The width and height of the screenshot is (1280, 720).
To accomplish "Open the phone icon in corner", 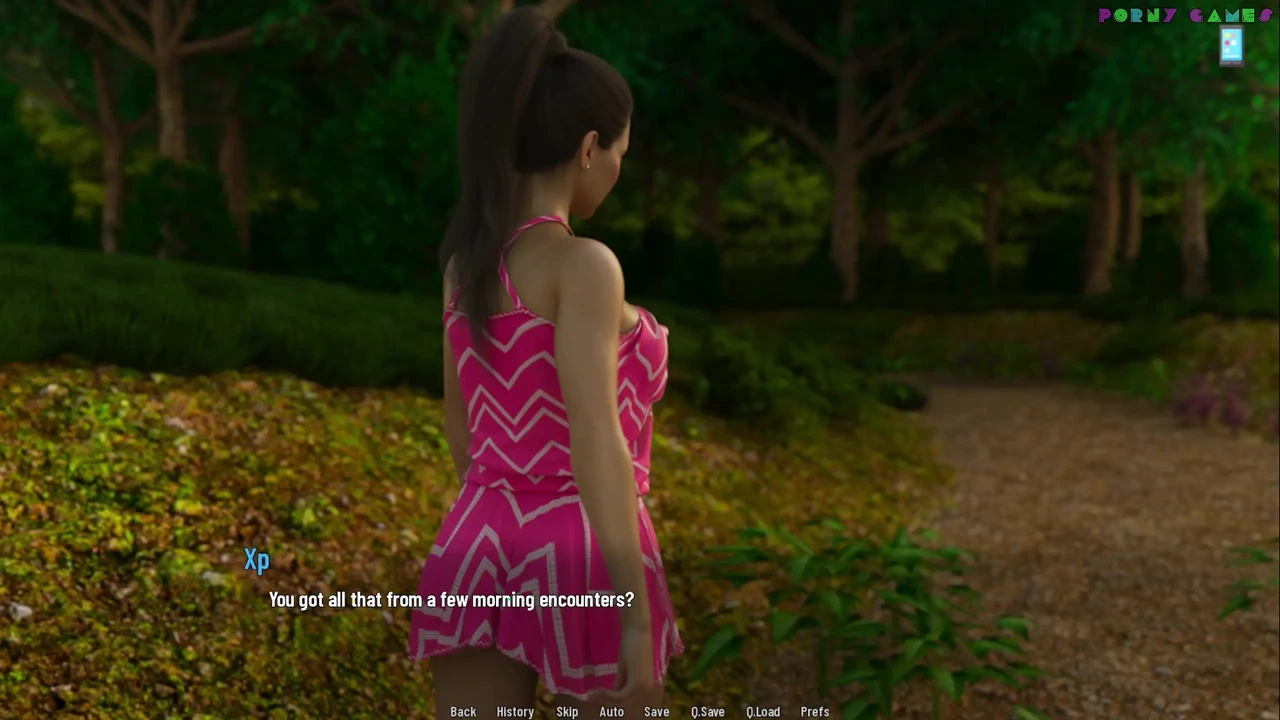I will (x=1231, y=45).
